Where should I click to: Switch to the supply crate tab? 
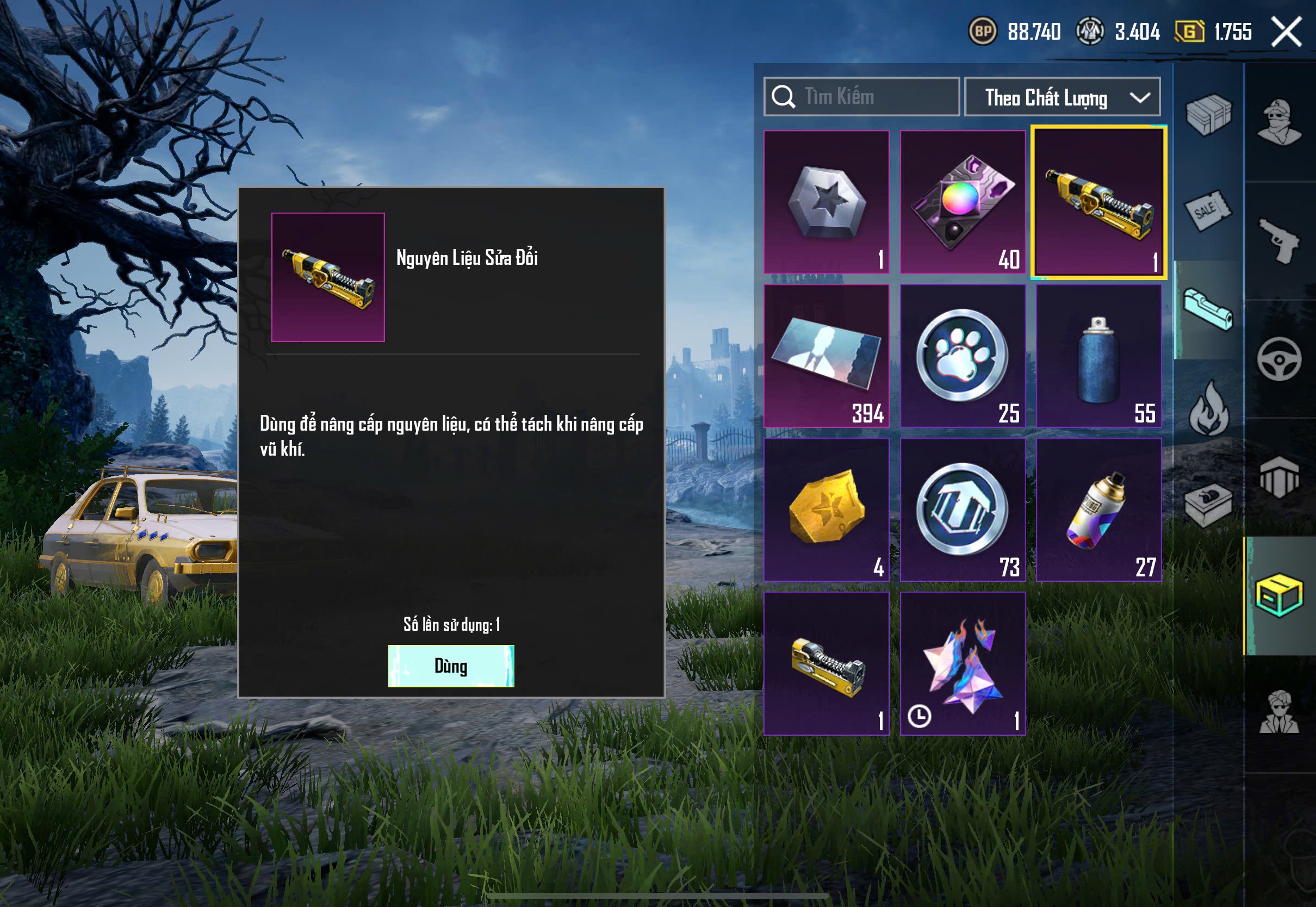[1208, 114]
